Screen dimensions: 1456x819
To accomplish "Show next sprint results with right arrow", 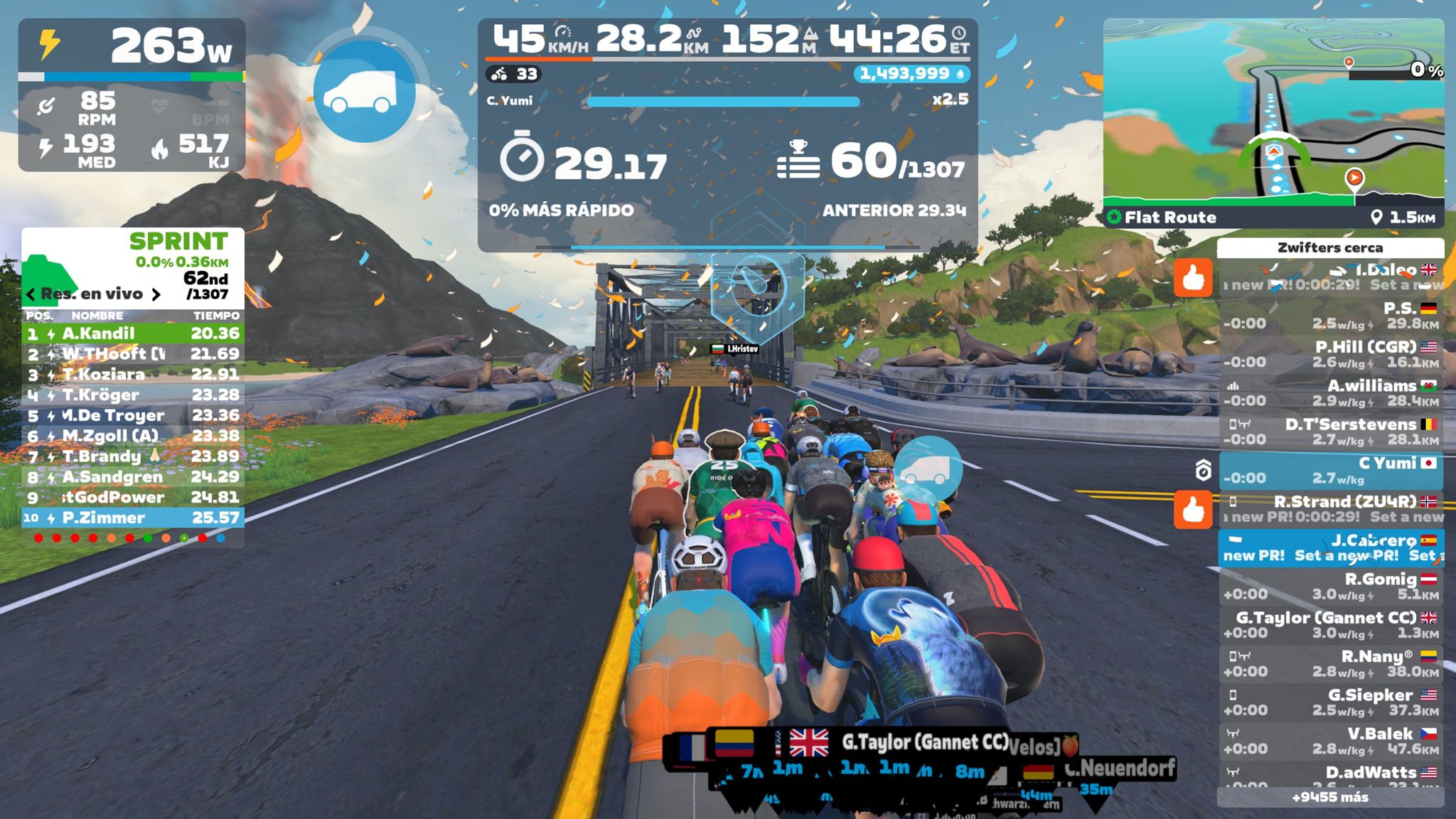I will [x=156, y=294].
